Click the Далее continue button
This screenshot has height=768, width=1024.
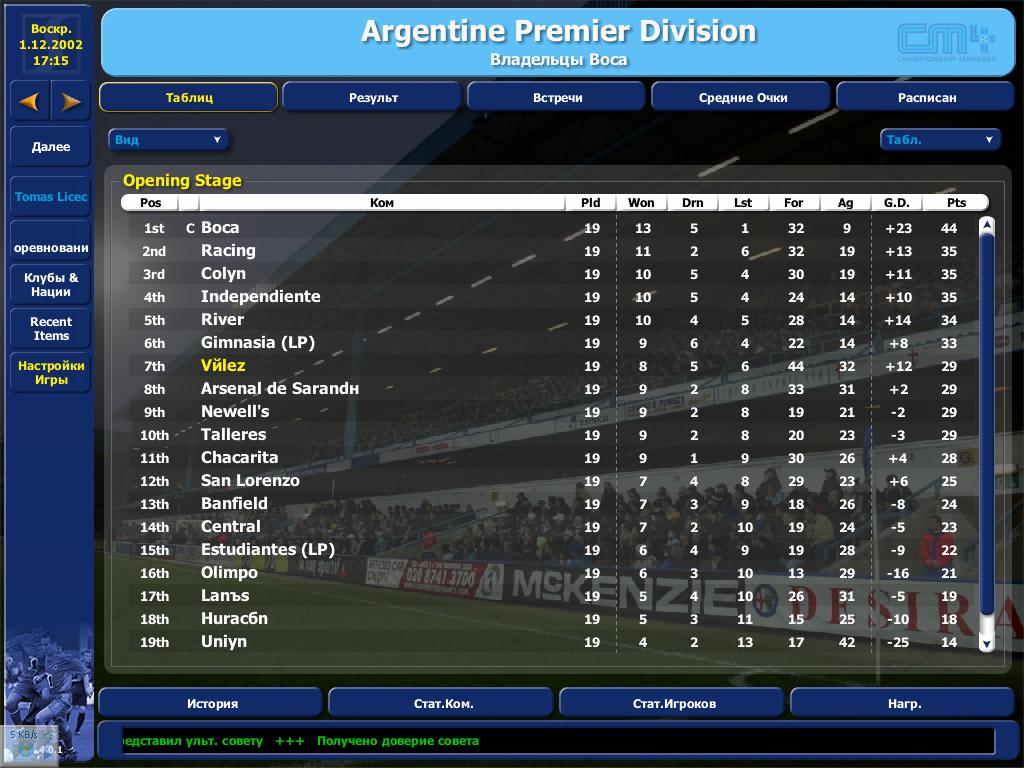[x=51, y=147]
